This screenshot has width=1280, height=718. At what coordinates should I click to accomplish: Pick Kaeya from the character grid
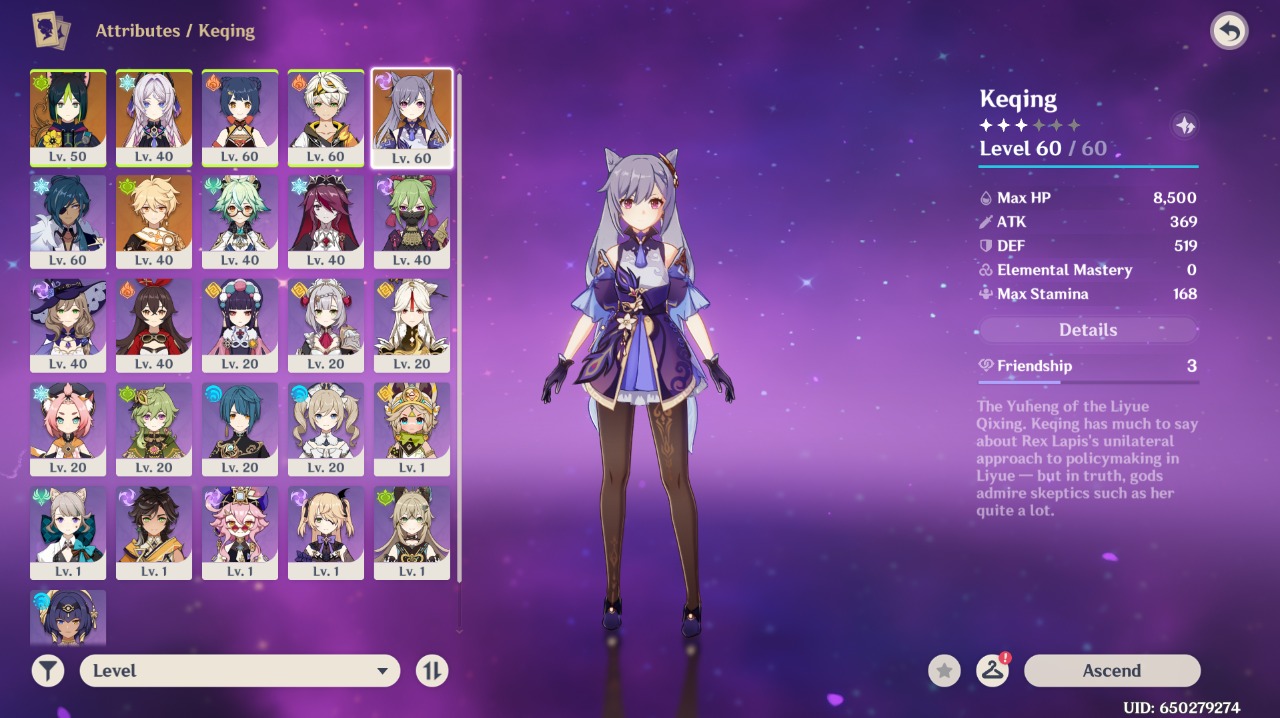(x=68, y=214)
